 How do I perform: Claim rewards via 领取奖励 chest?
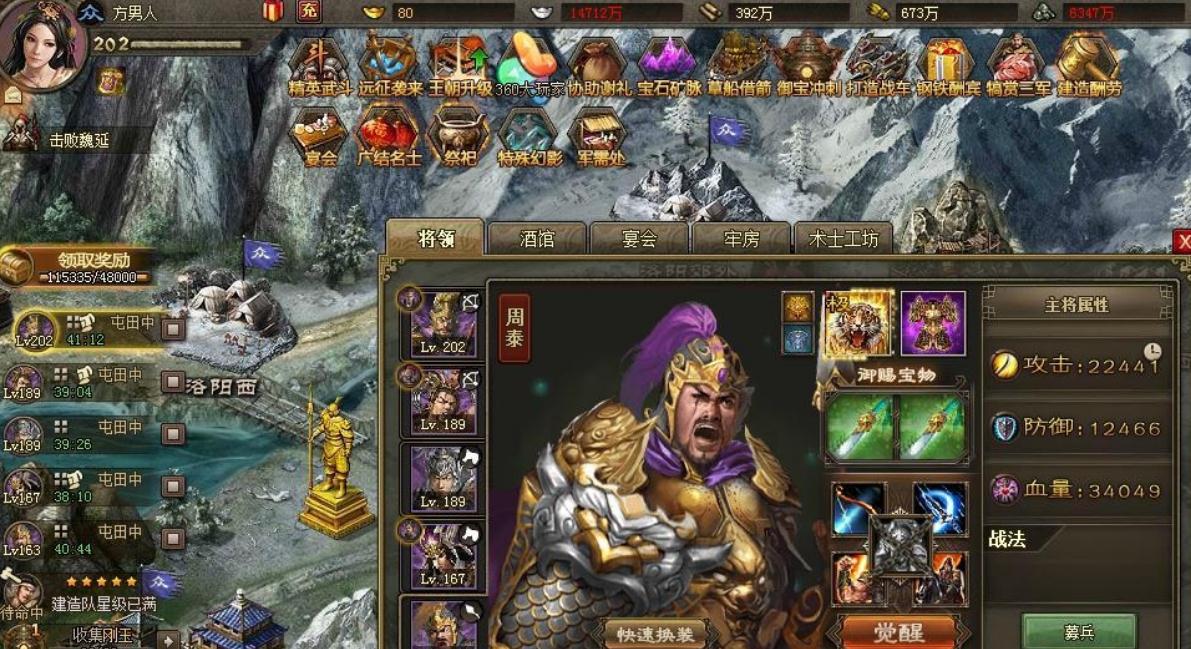click(x=80, y=266)
